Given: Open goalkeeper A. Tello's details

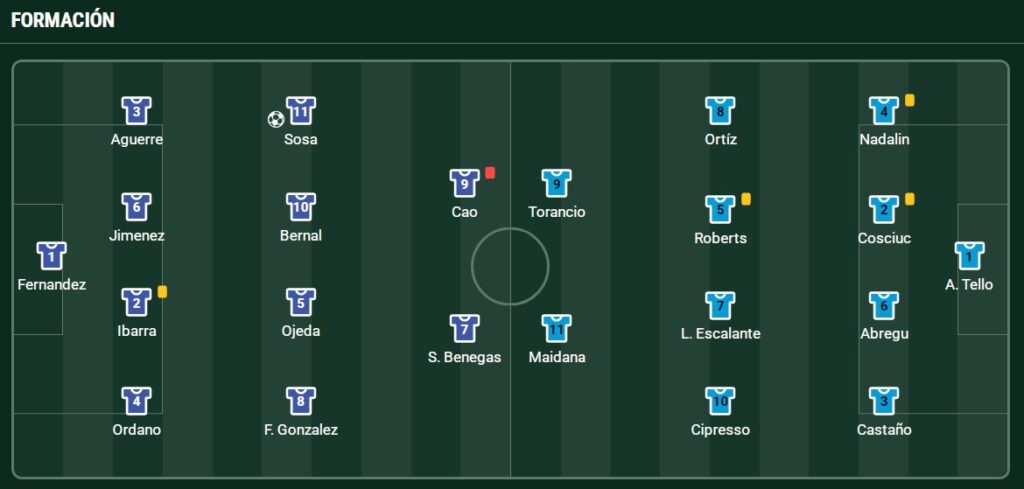Looking at the screenshot, I should point(968,256).
